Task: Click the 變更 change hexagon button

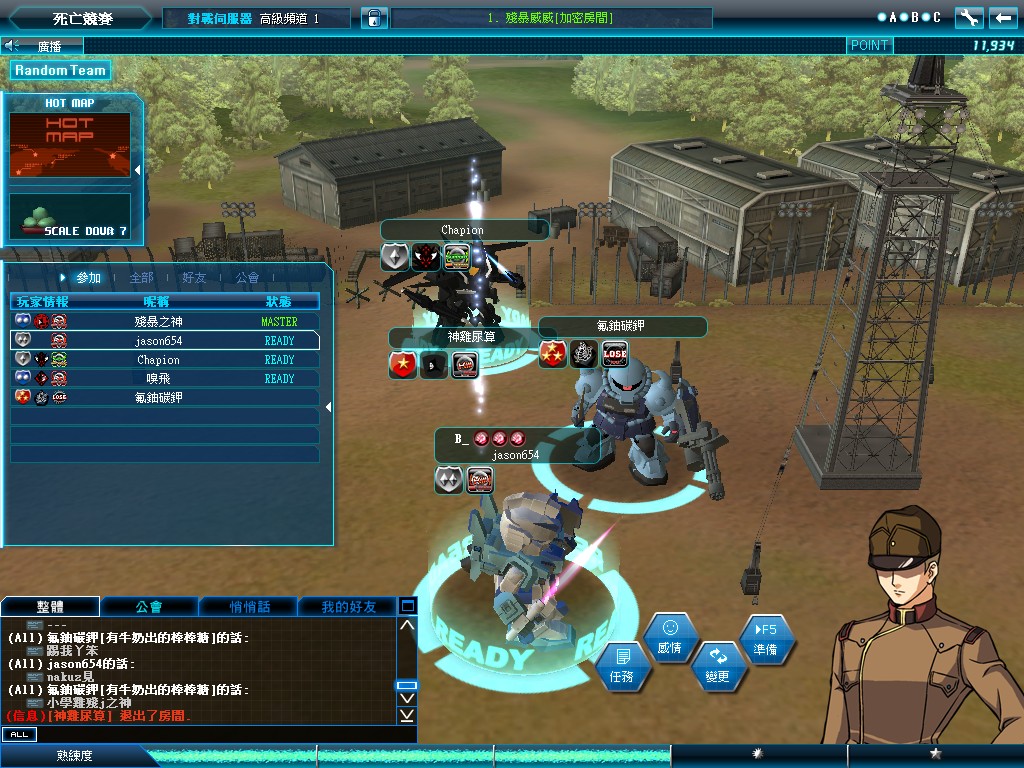Action: (x=717, y=665)
